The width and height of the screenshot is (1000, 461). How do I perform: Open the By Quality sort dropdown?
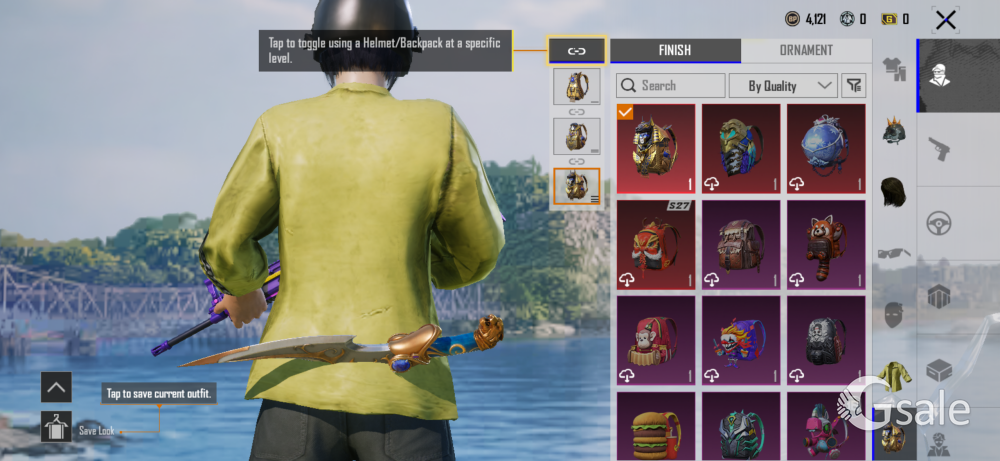coord(783,86)
